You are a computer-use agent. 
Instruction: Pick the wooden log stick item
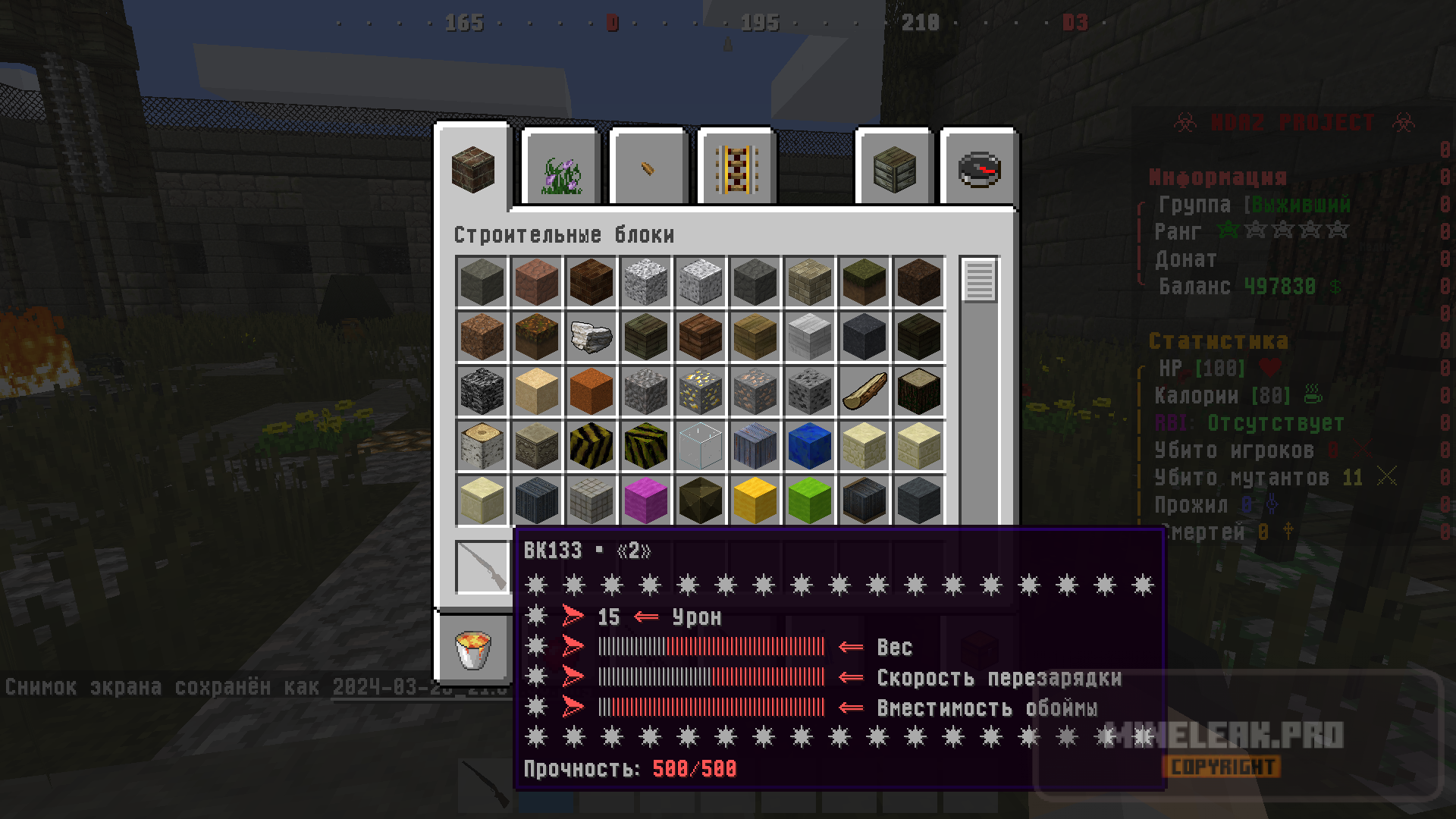click(x=864, y=391)
